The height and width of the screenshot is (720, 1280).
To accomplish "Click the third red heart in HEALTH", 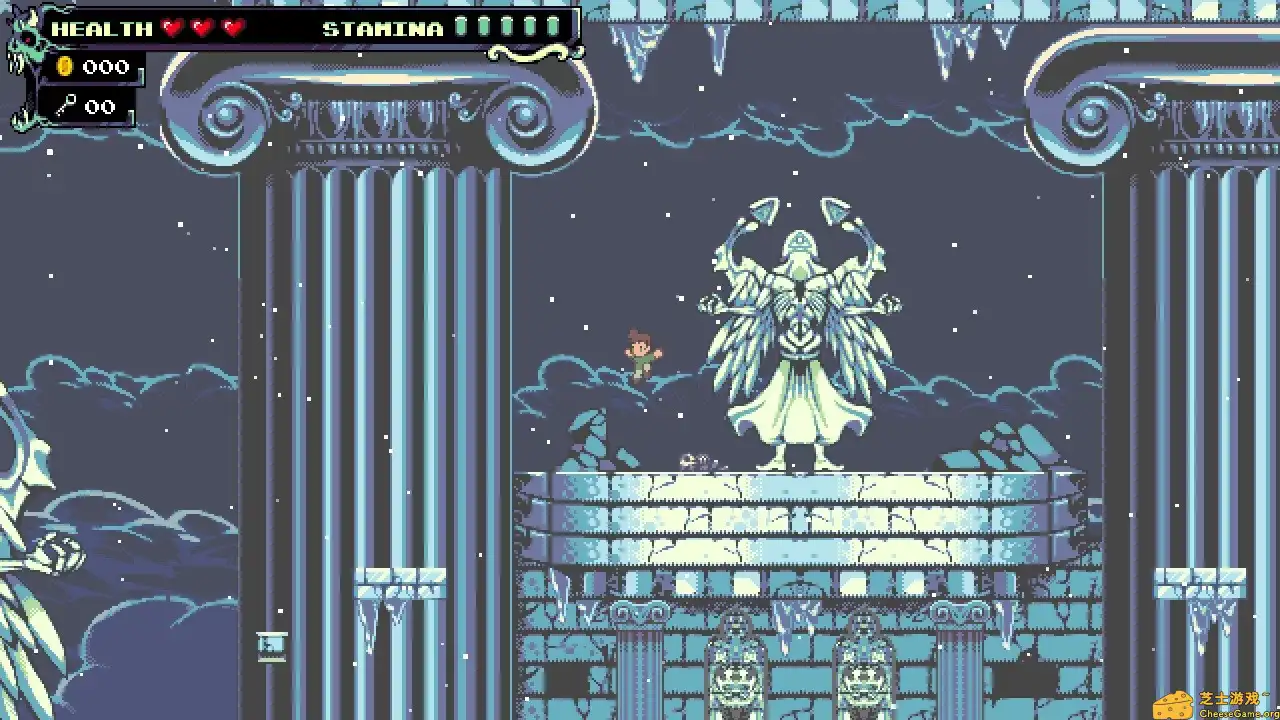I will coord(234,28).
